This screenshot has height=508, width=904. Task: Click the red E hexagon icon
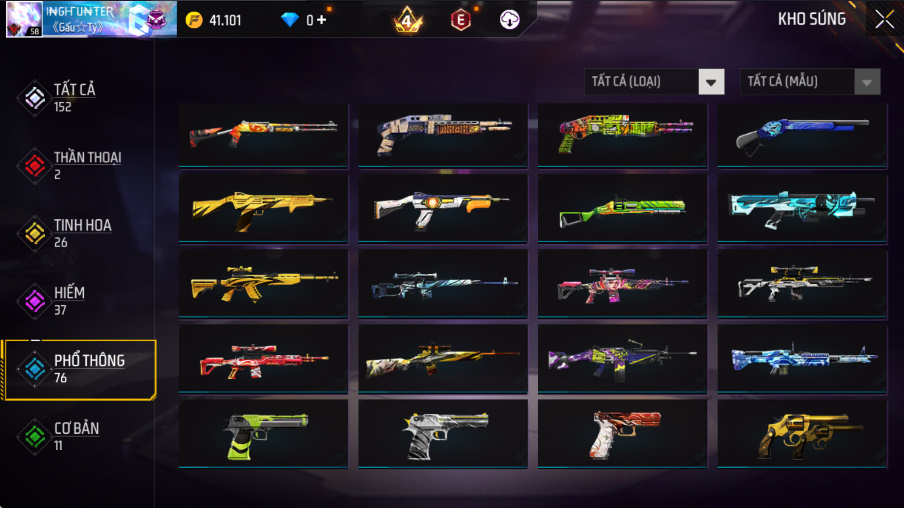461,20
